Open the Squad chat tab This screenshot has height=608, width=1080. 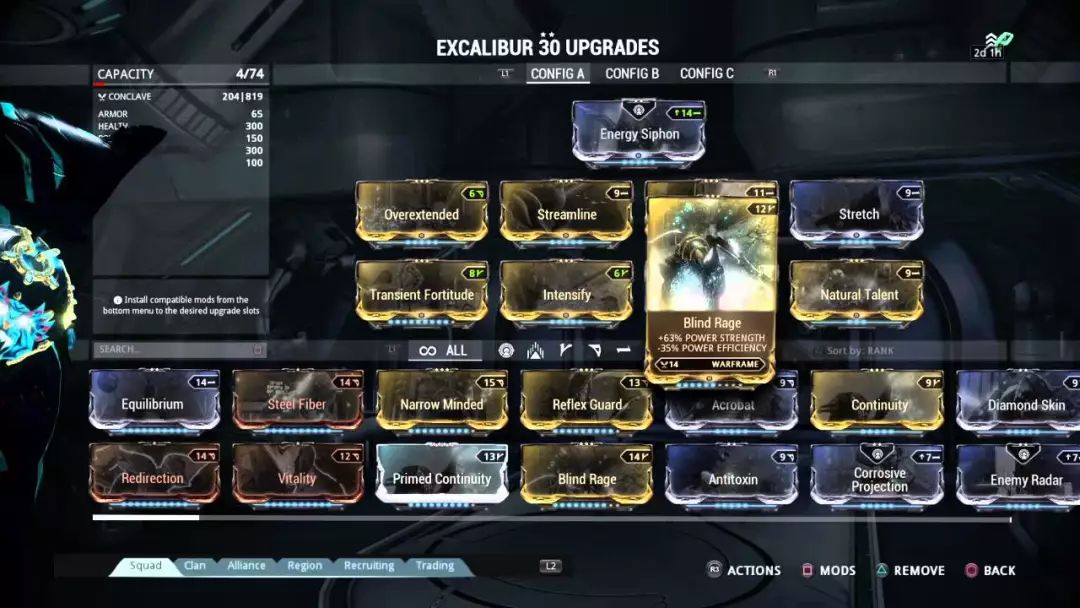(145, 566)
